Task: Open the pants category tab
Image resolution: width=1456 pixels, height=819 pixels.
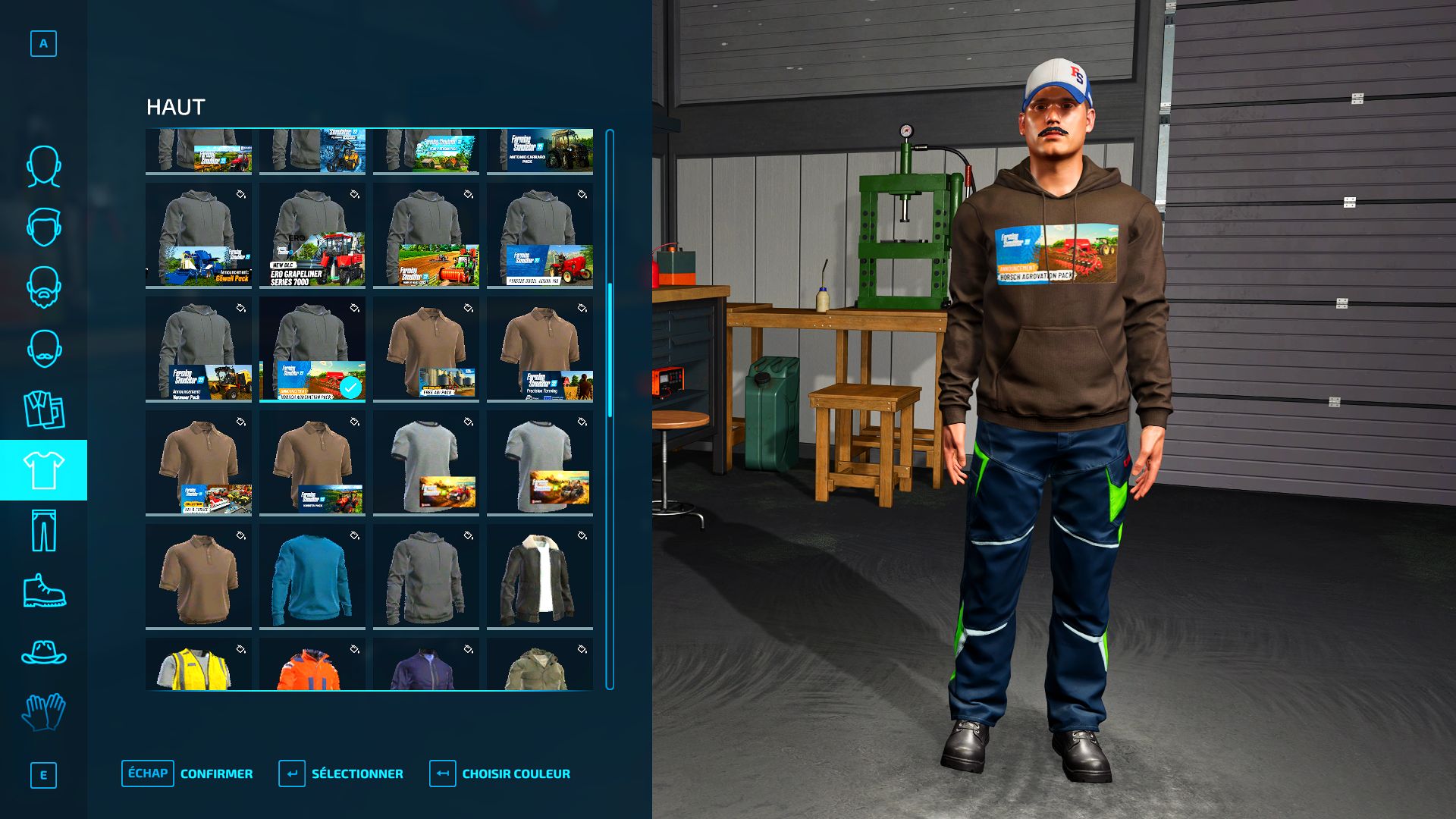Action: coord(43,531)
